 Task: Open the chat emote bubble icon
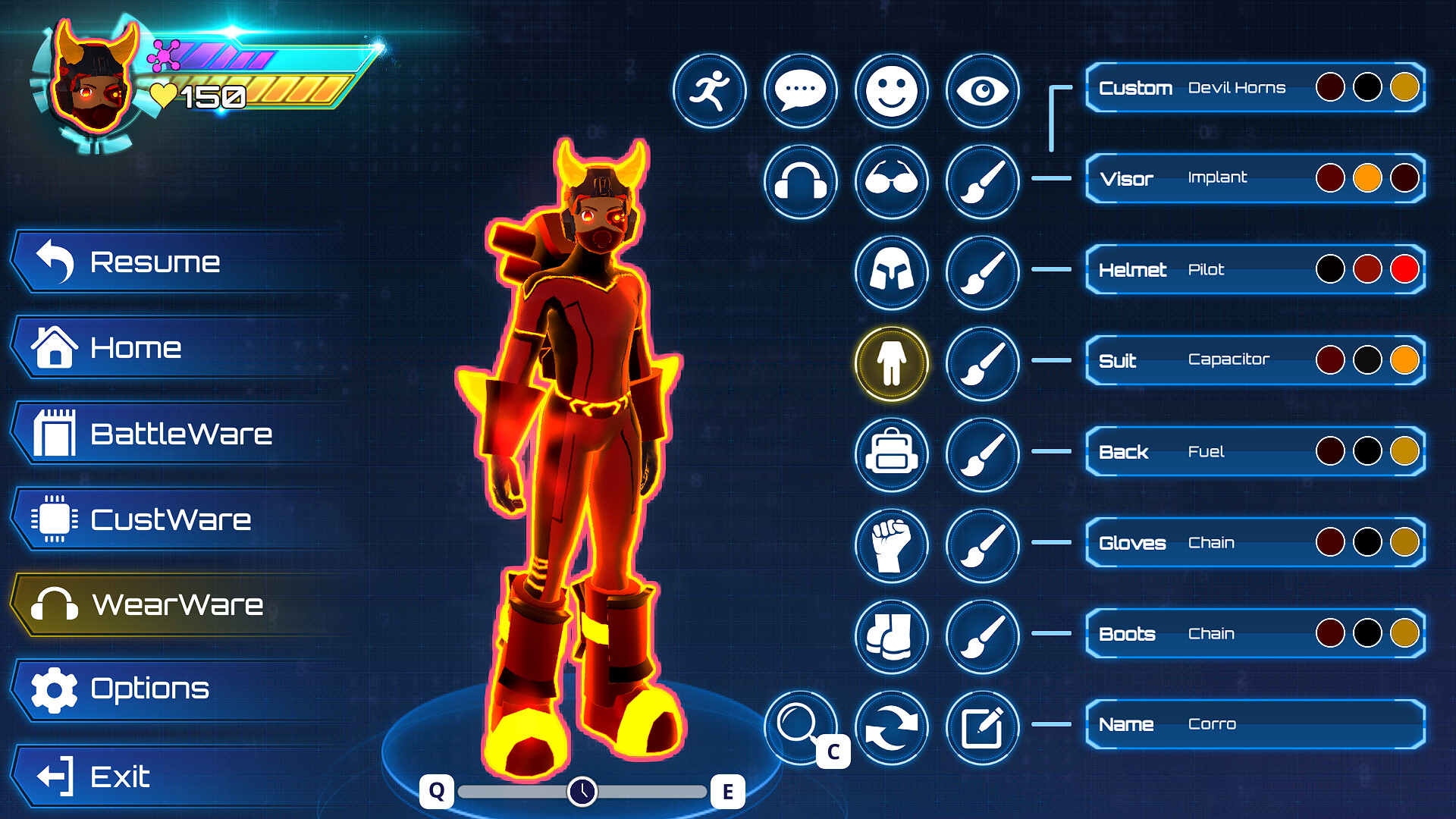(x=801, y=90)
